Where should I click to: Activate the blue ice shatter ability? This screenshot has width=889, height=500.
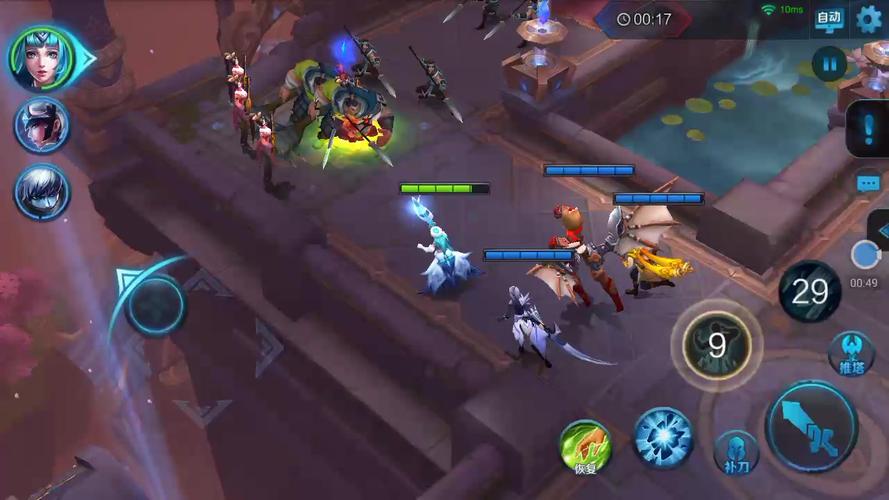coord(663,438)
